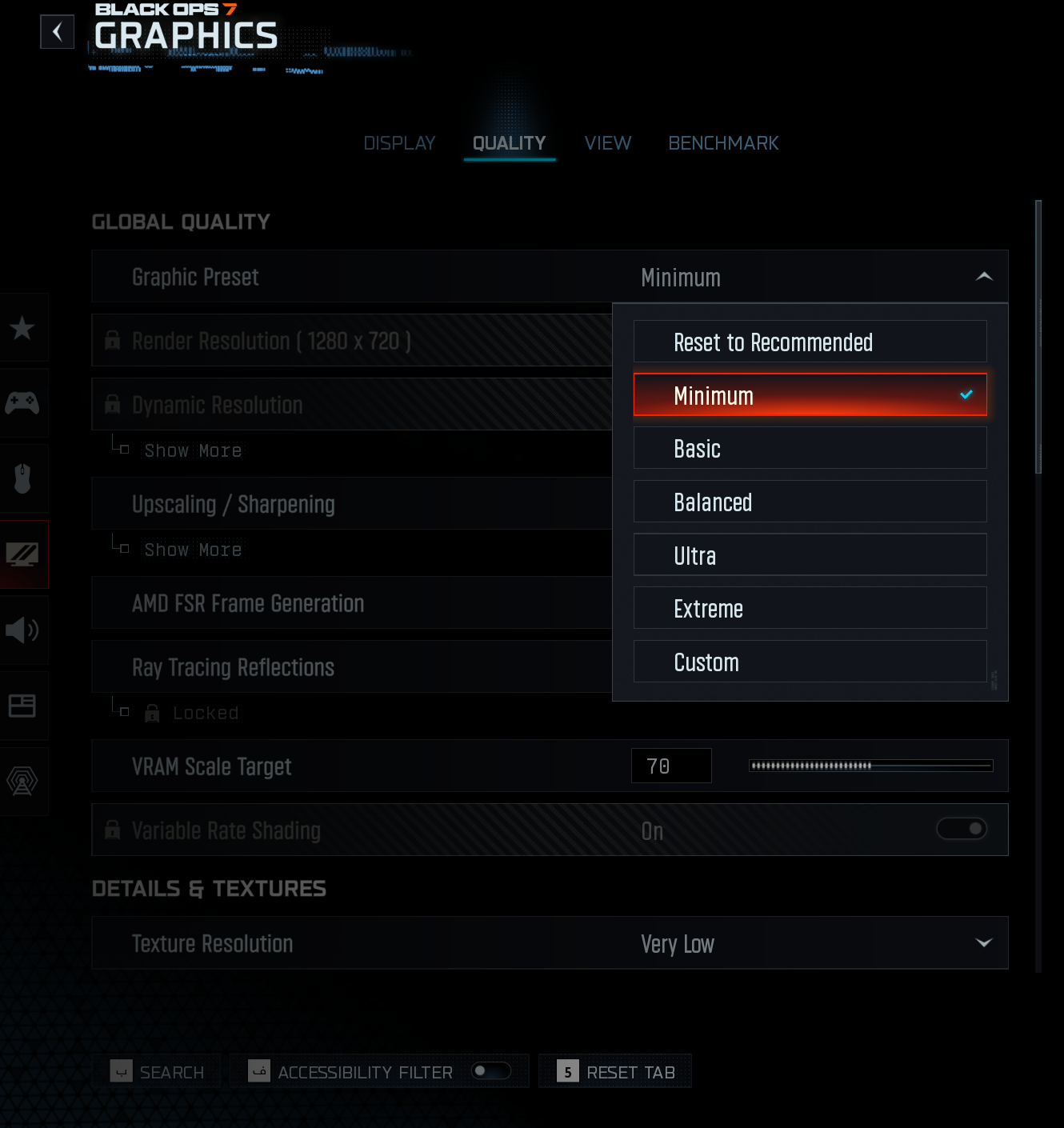Select the interface settings icon

[x=22, y=705]
